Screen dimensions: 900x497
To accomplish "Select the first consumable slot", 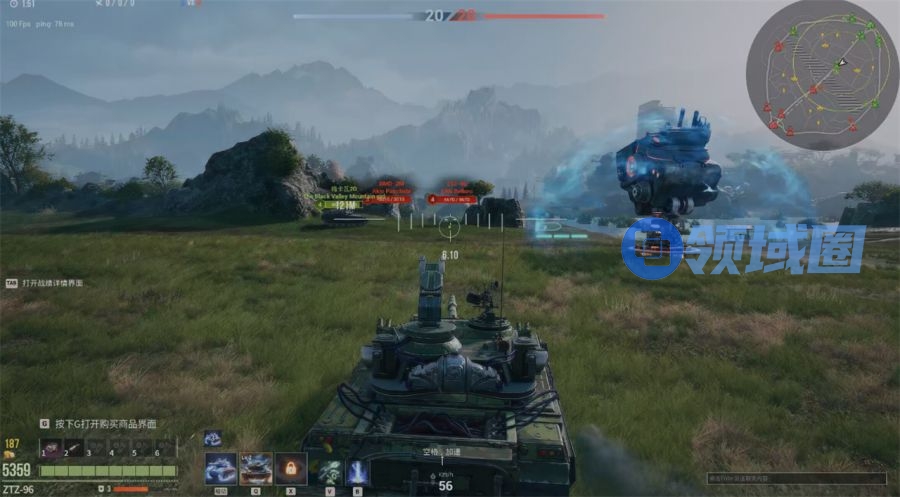I will tap(49, 449).
